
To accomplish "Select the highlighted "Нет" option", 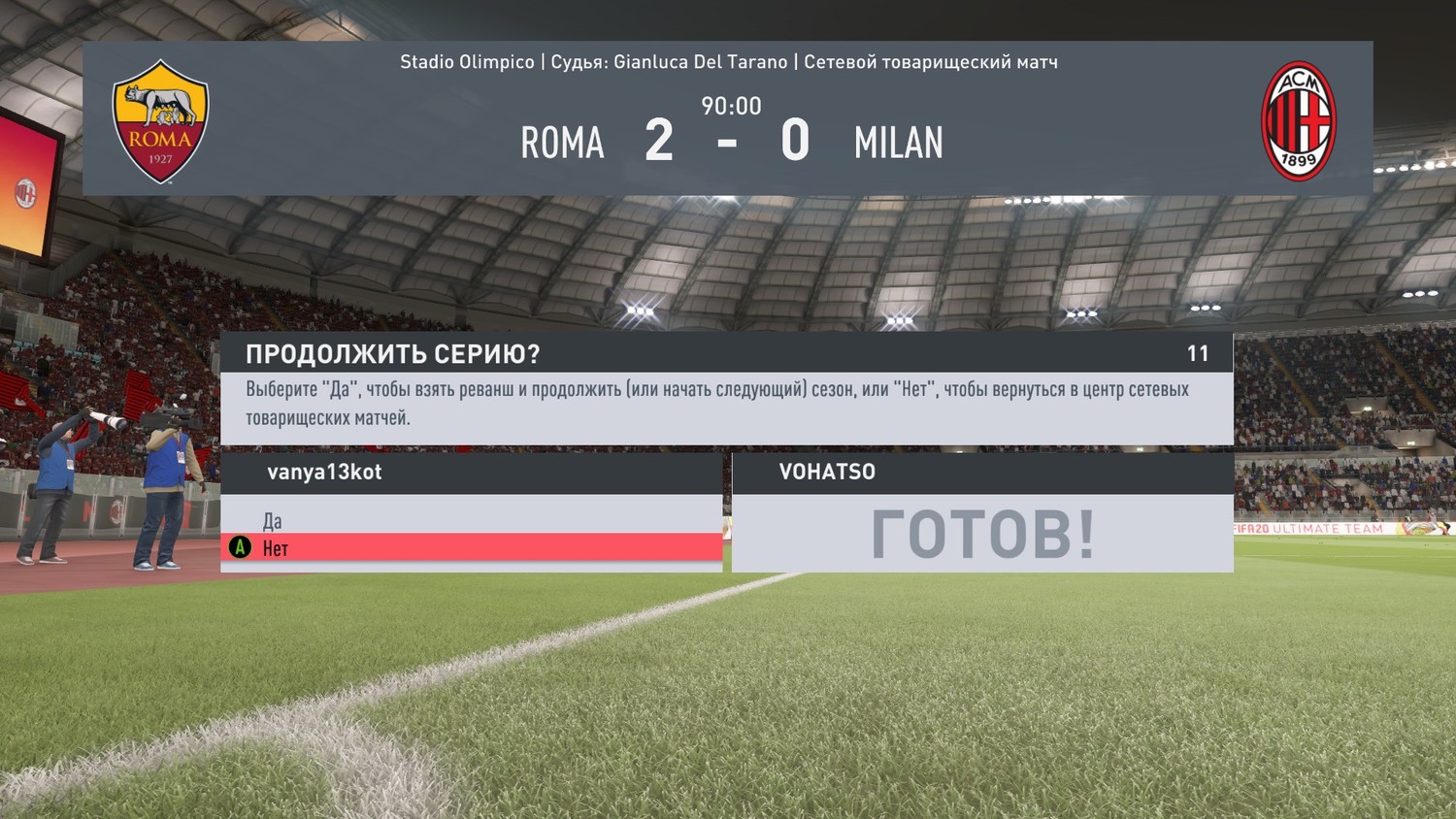I will [276, 548].
